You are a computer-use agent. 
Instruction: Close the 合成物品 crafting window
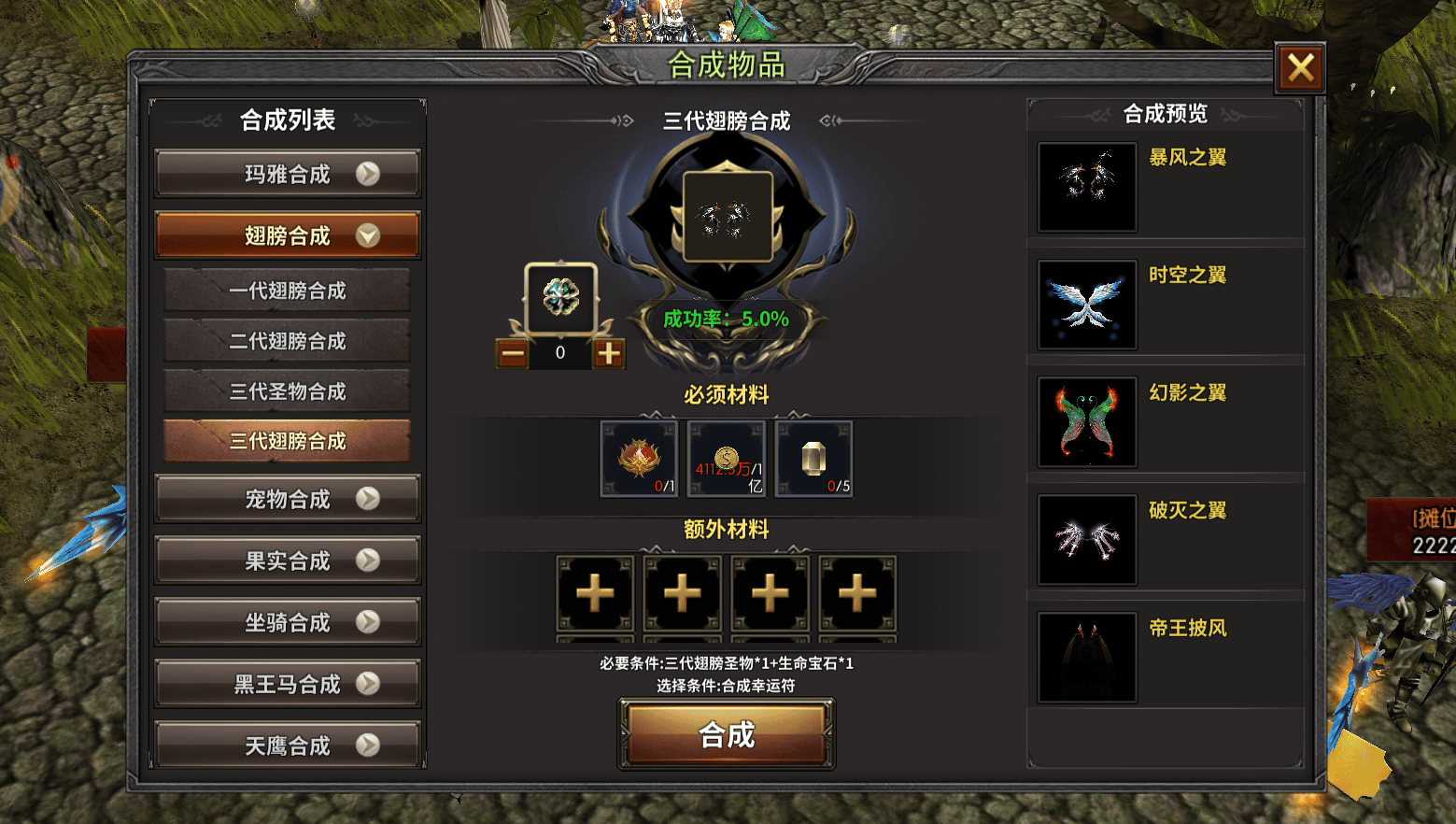pos(1300,68)
